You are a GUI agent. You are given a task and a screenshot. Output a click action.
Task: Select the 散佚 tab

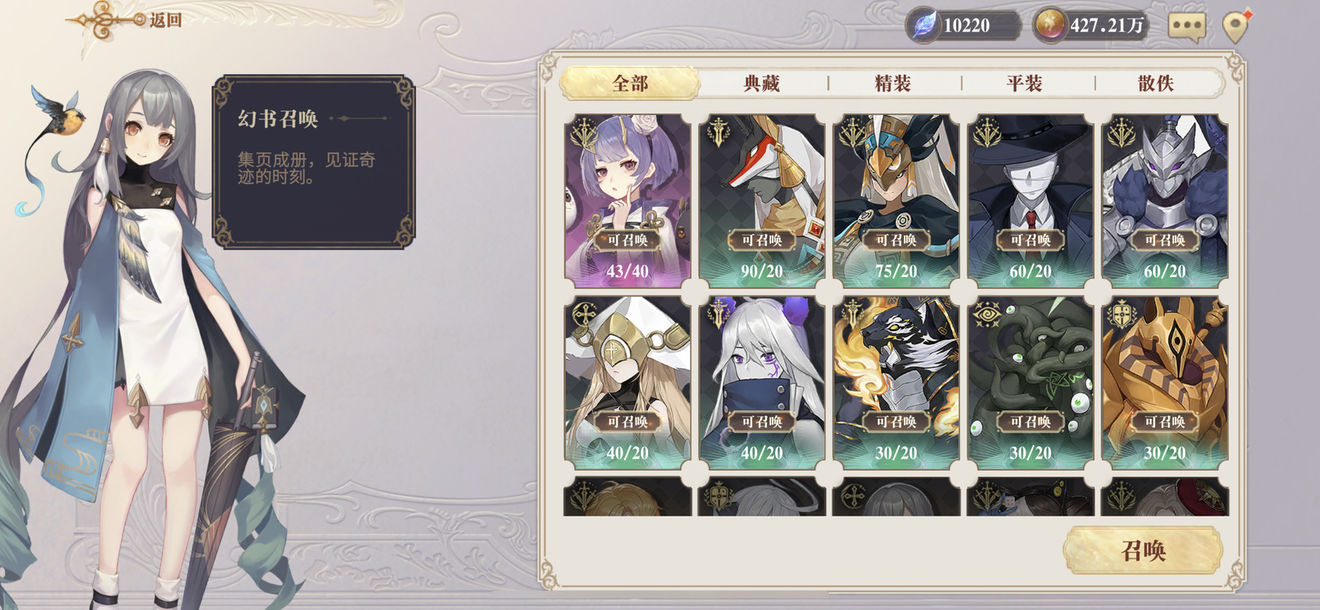coord(1155,83)
